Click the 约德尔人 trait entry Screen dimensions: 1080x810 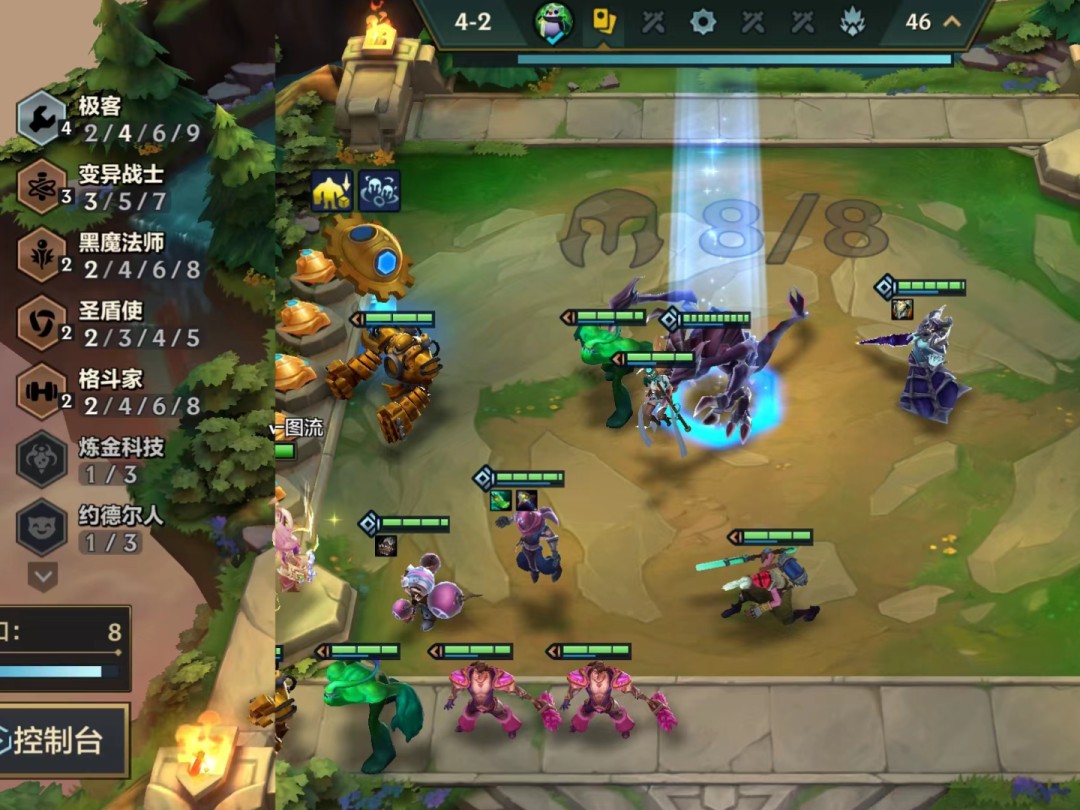click(42, 527)
